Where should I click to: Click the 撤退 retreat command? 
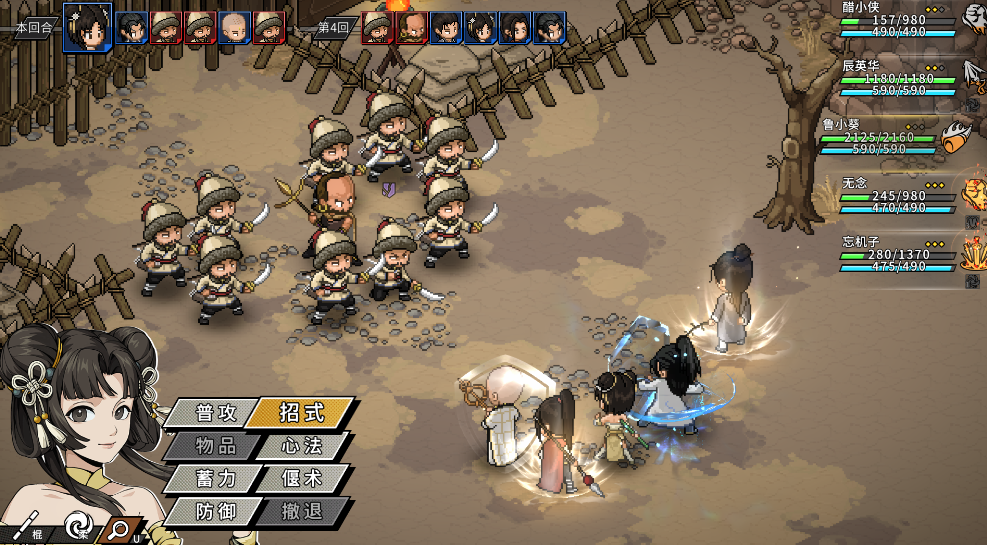click(x=301, y=512)
